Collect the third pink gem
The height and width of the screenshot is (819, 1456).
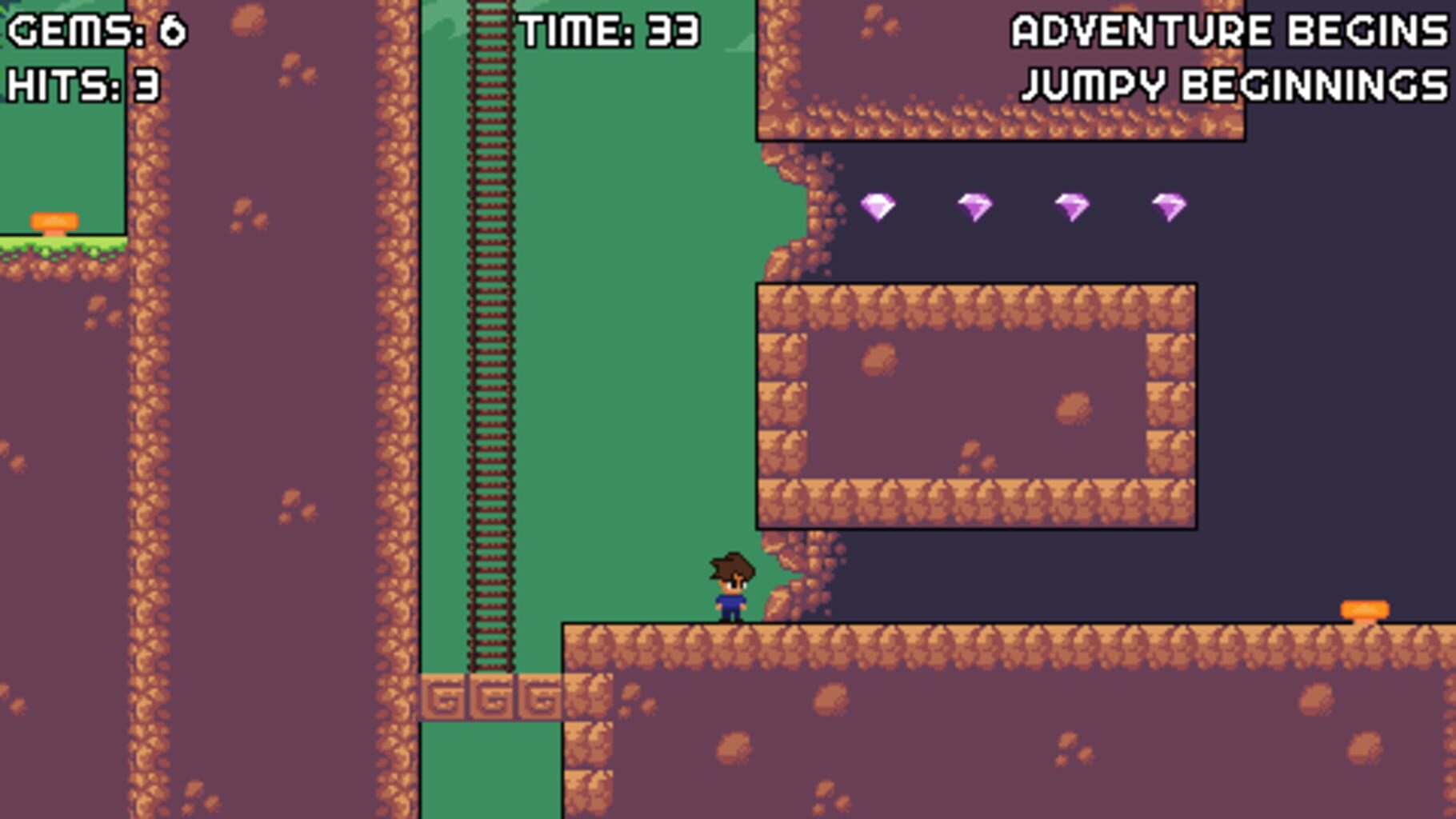tap(1072, 206)
